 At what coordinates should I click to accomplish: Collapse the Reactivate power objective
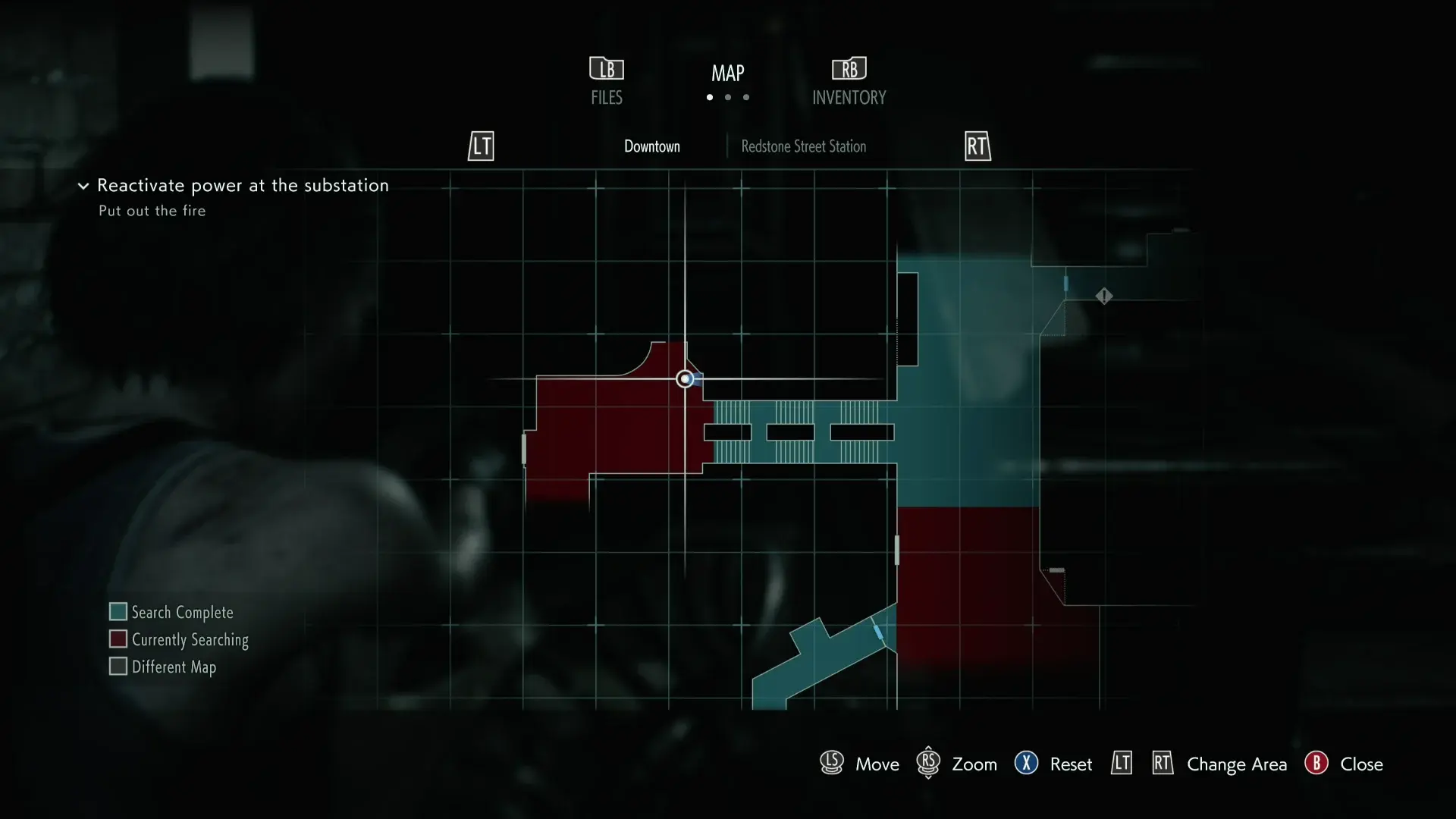coord(83,186)
